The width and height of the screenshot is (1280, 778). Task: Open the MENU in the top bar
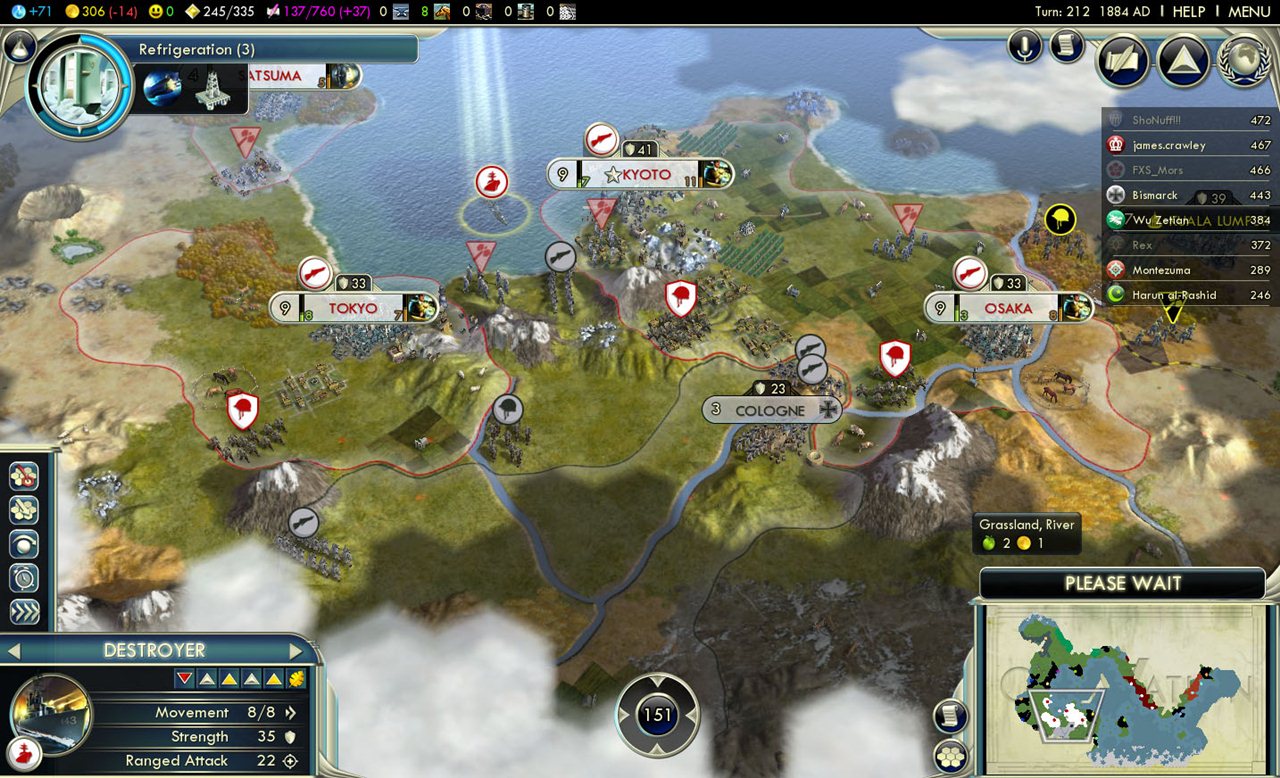click(1249, 11)
